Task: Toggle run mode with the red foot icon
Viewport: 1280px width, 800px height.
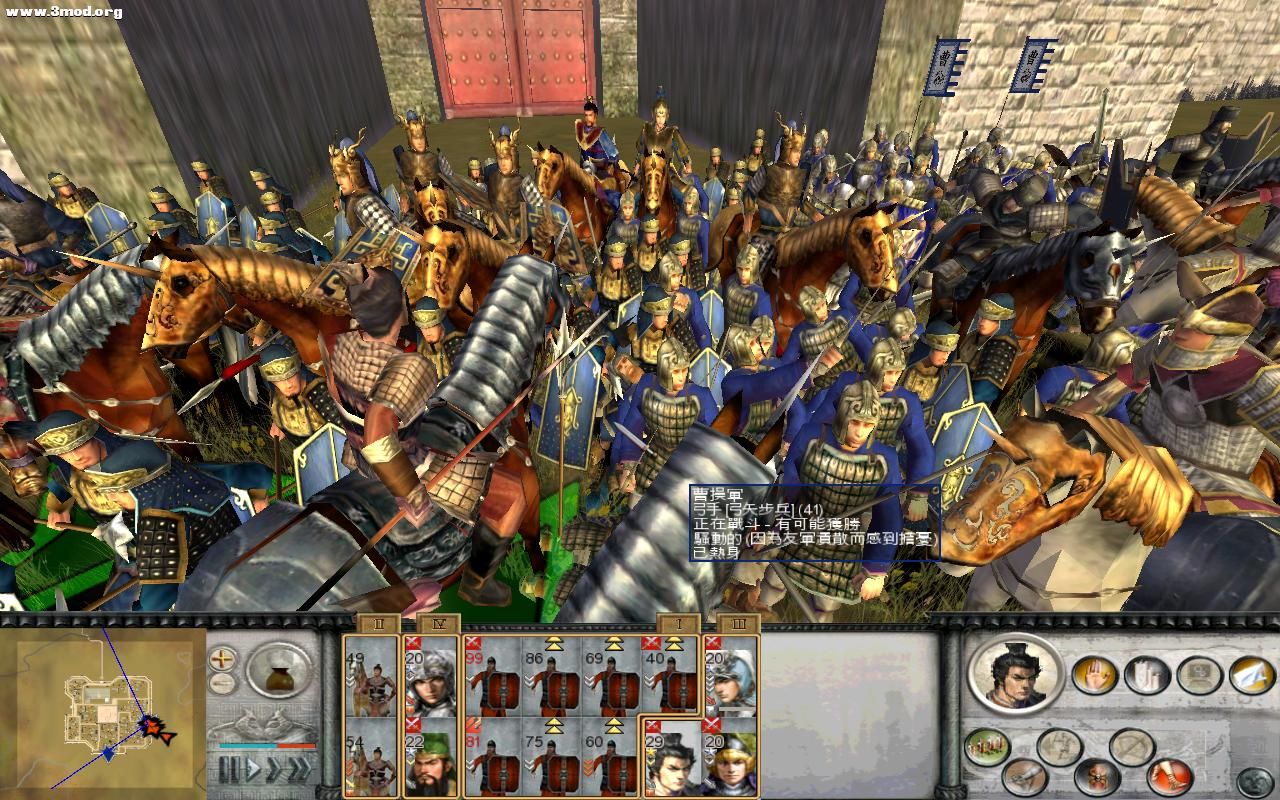Action: (x=1169, y=775)
